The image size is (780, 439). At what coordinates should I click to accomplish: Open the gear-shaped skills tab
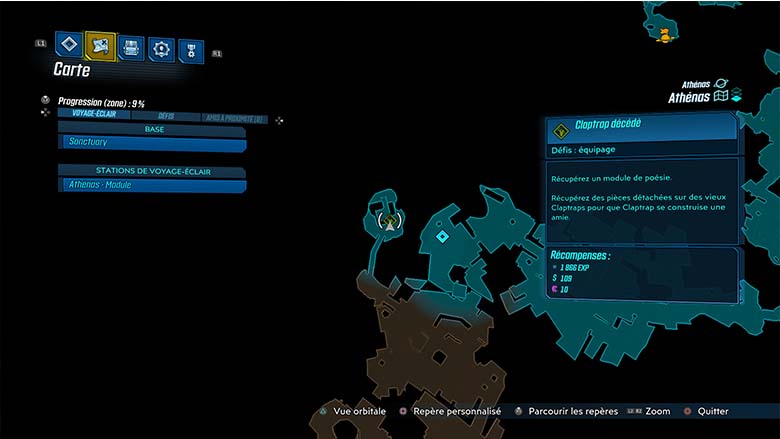pos(161,48)
